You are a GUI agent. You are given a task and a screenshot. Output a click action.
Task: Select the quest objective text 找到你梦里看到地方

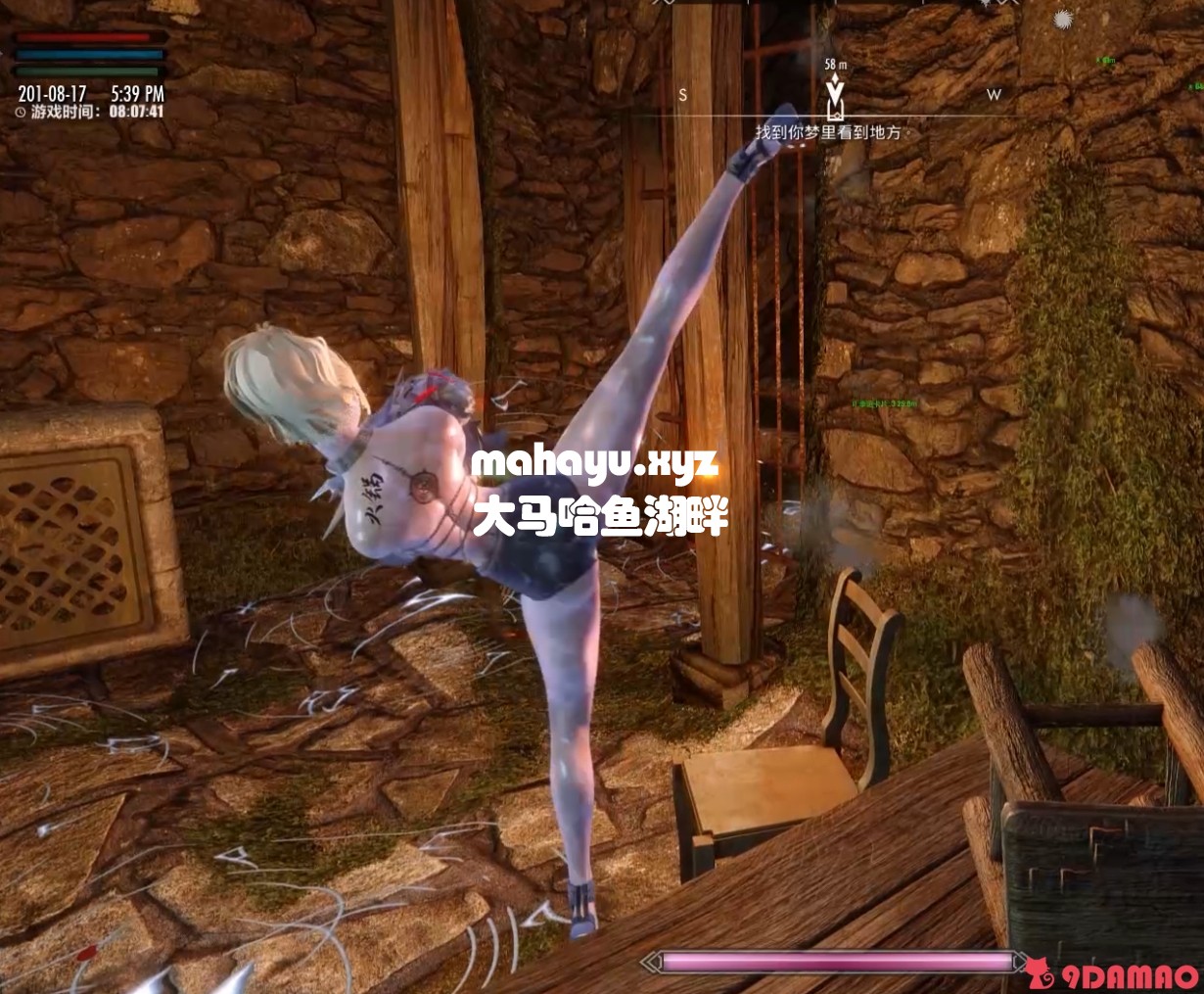pyautogui.click(x=827, y=132)
